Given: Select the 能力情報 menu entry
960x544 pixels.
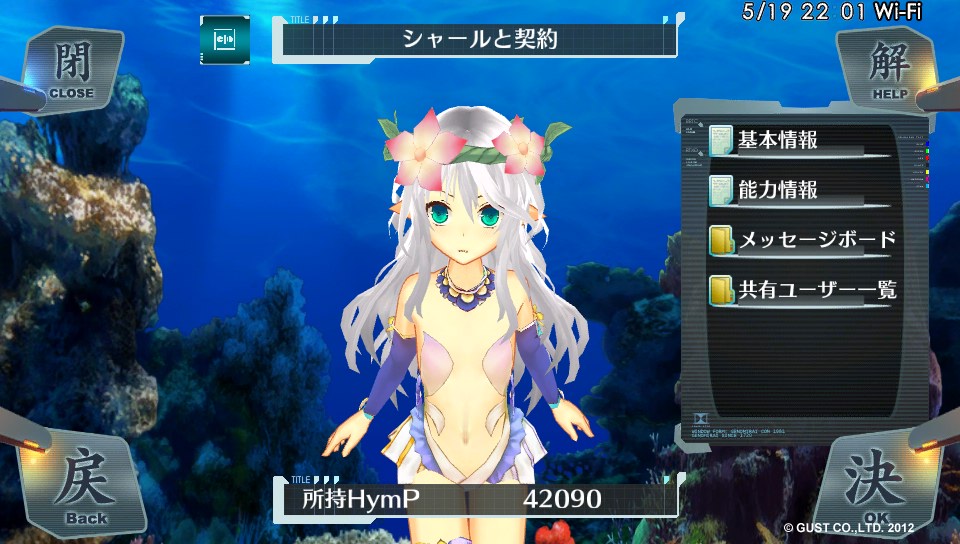Looking at the screenshot, I should click(778, 190).
